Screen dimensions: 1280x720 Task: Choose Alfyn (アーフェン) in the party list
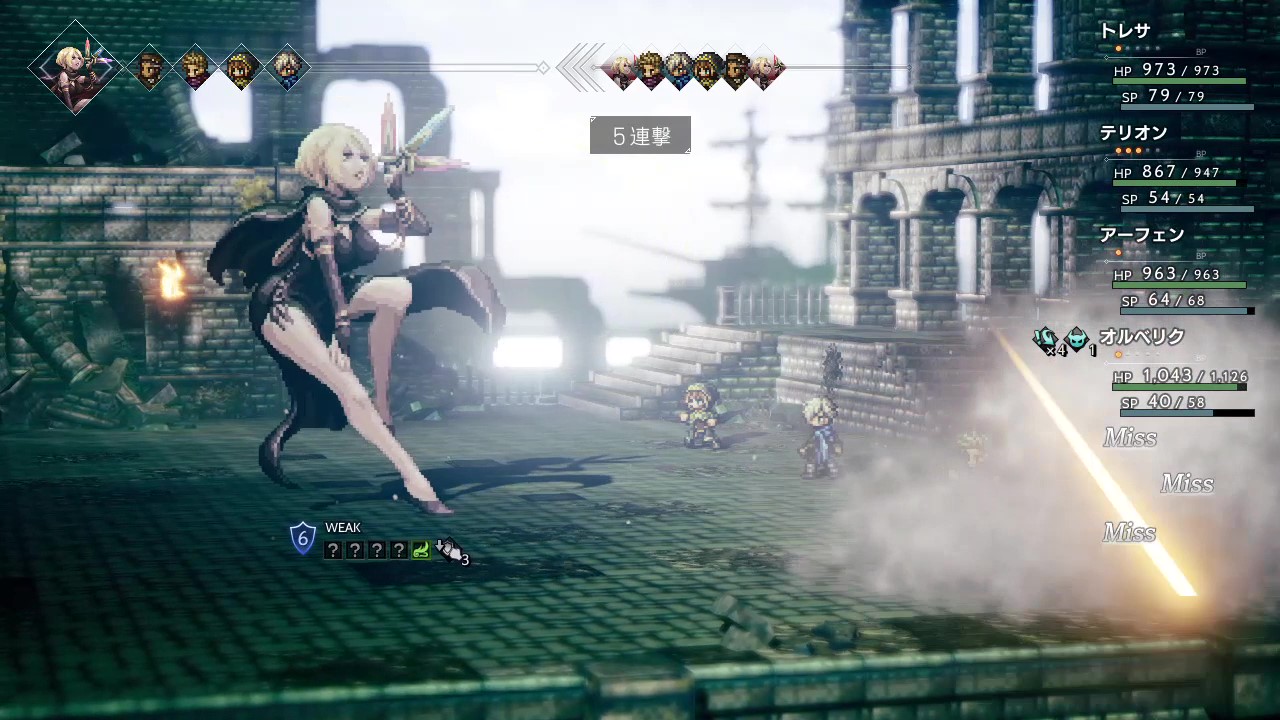coord(1141,235)
